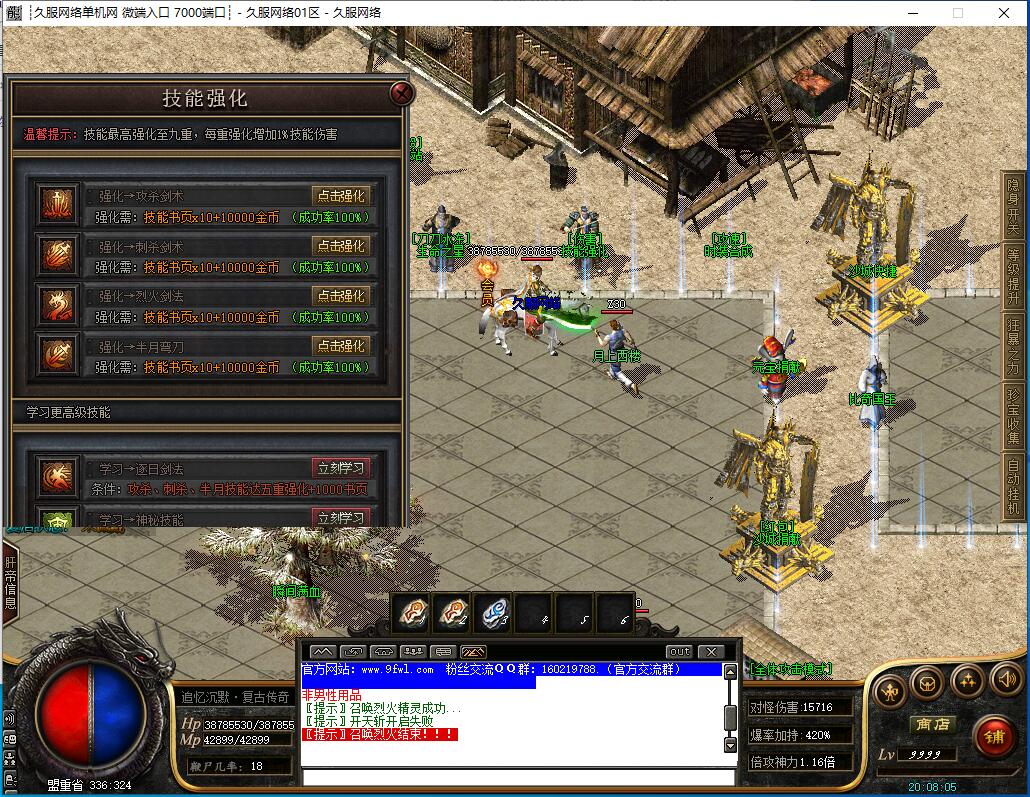
Task: Open the 珍宝收集 side tab
Action: click(1013, 414)
